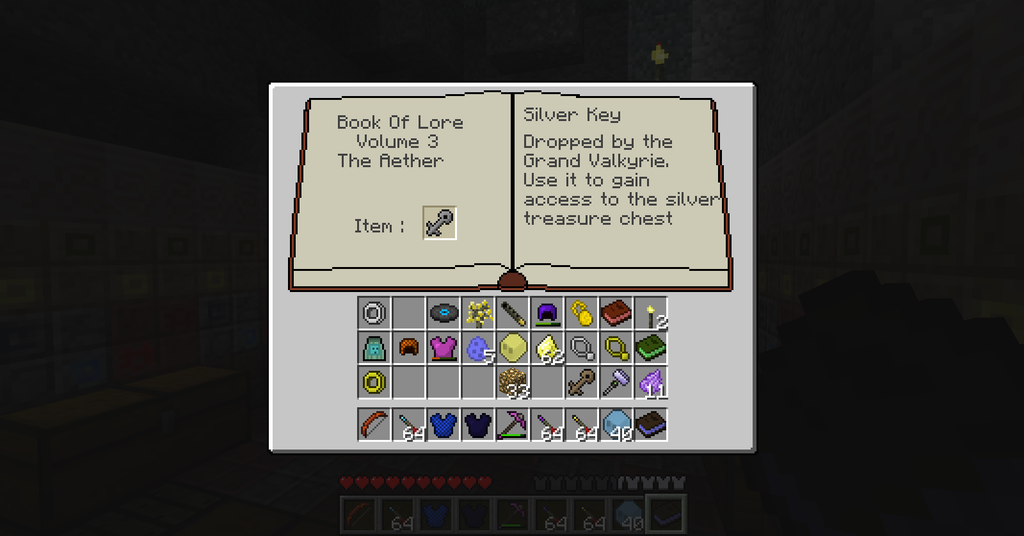
Task: Pick up the golden pendant item
Action: [581, 313]
